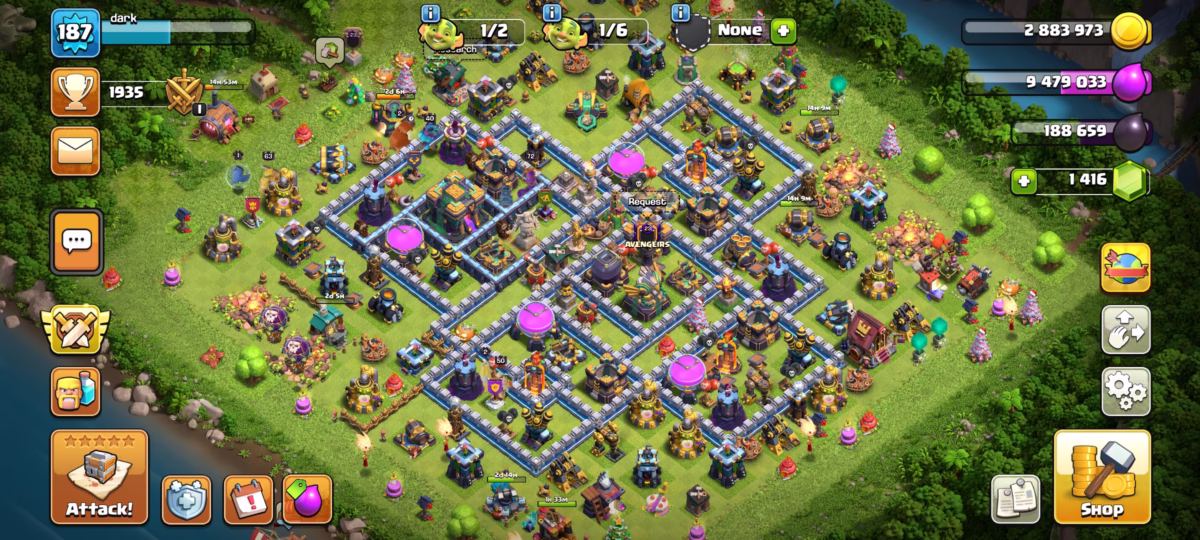Click the Request speech bubble on clan castle

tap(646, 201)
